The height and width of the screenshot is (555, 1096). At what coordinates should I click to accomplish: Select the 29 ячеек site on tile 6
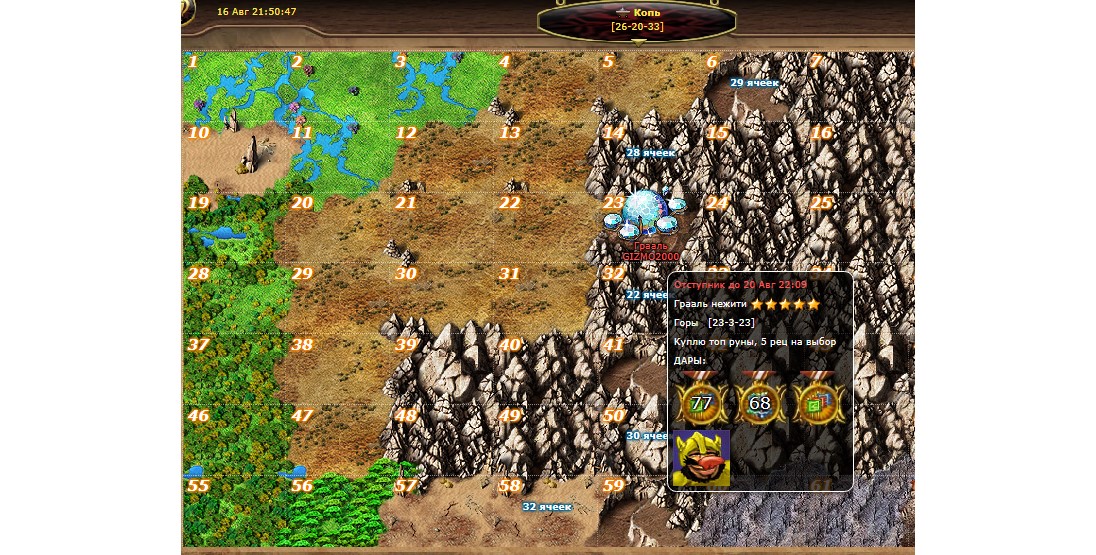(x=754, y=85)
